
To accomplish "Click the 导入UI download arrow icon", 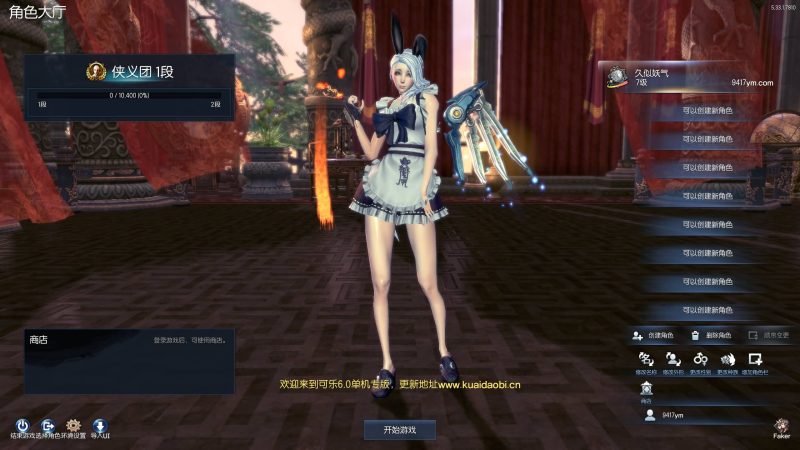I will coord(99,425).
